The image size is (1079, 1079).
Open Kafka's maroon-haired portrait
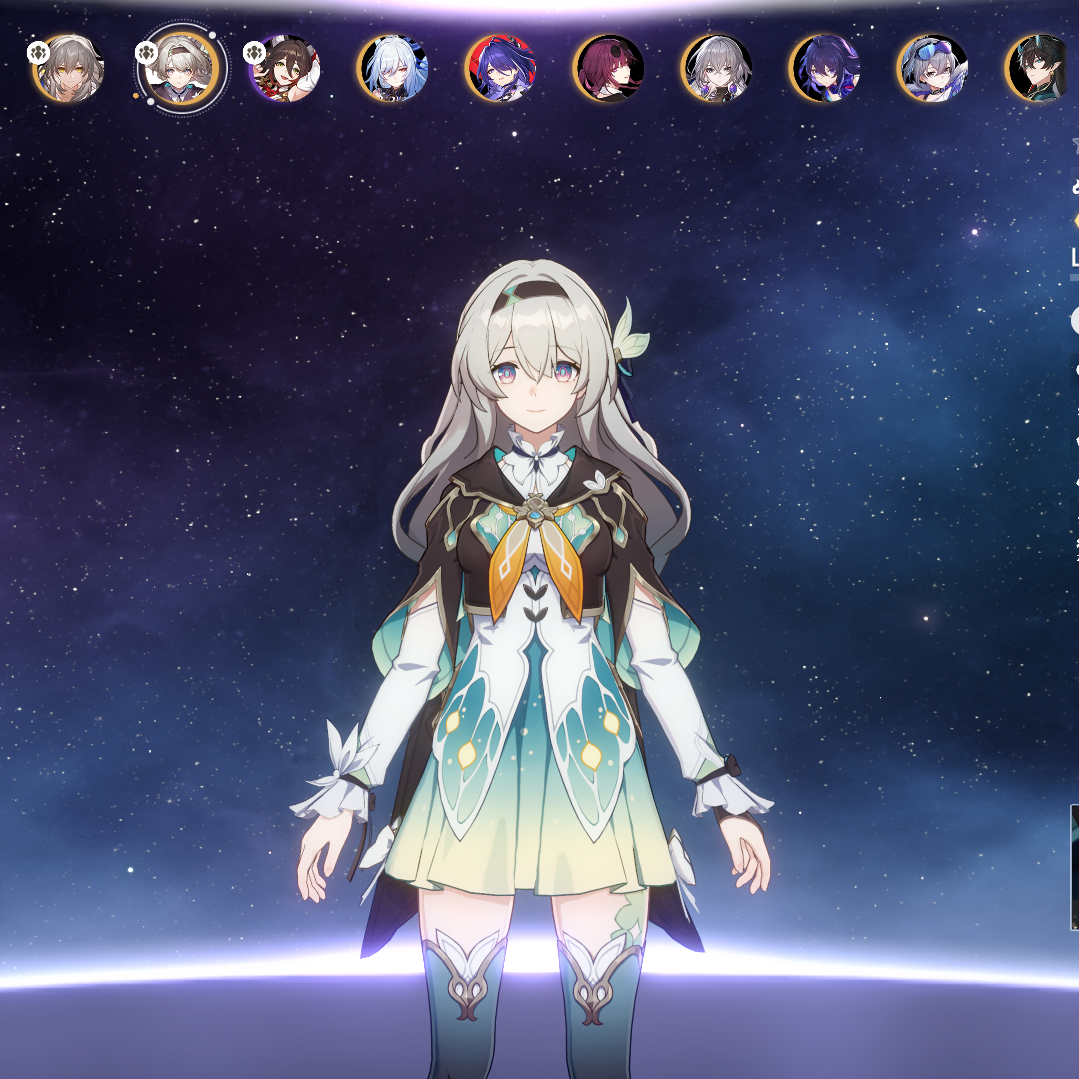609,68
